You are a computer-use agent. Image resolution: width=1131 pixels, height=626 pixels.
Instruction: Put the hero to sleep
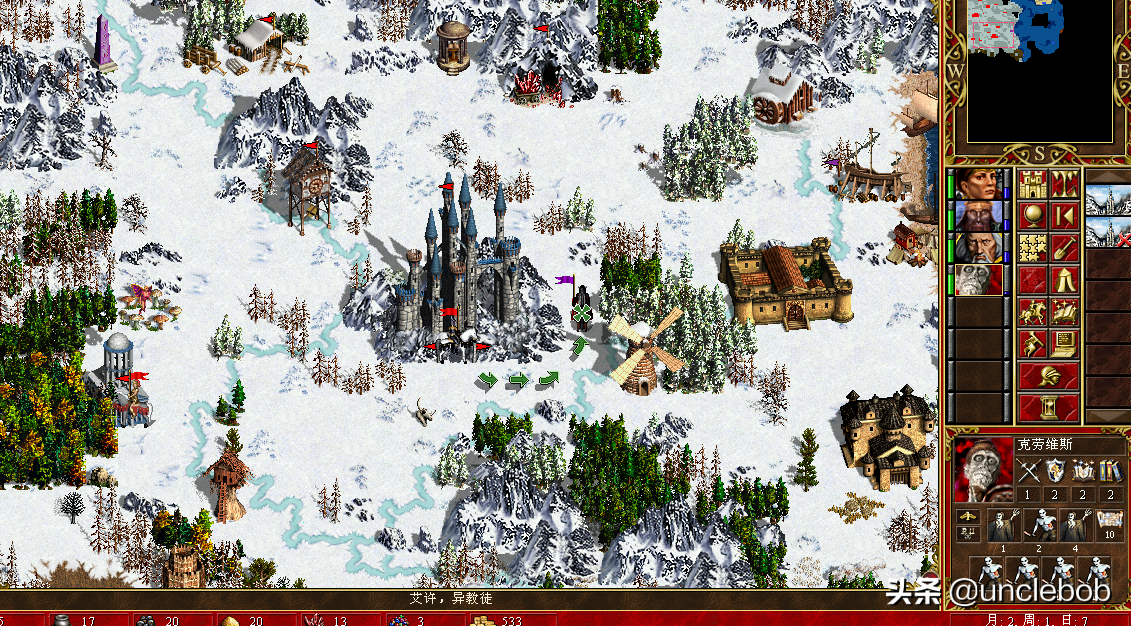point(1064,216)
